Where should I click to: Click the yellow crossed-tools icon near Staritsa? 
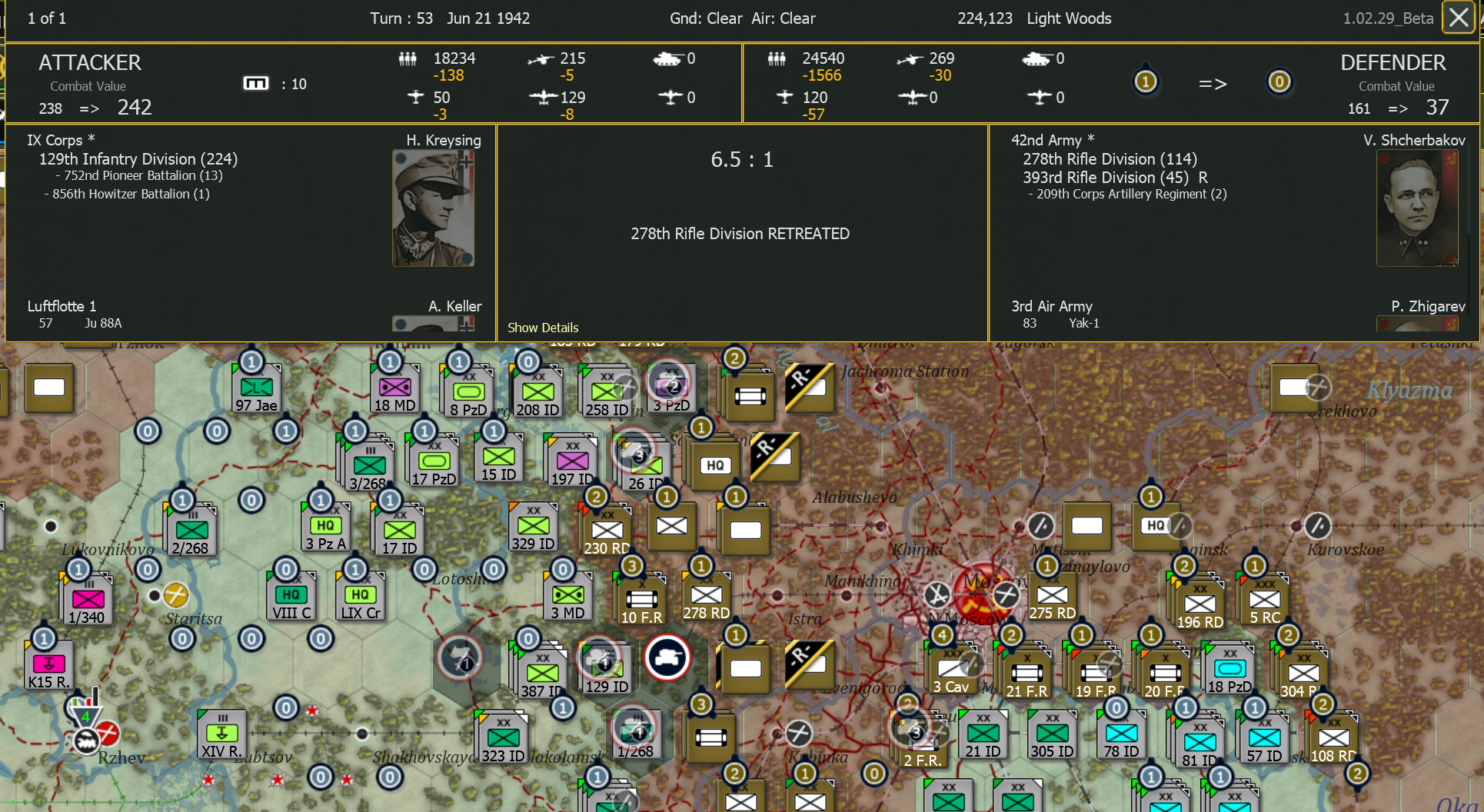[178, 594]
